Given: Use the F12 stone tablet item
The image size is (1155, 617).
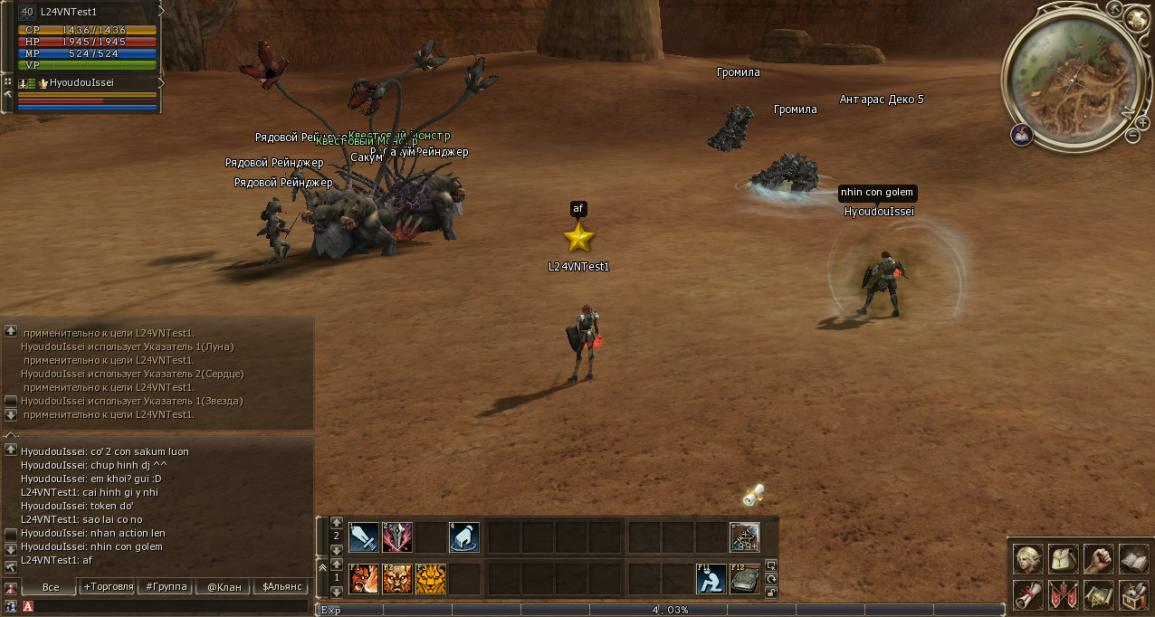Looking at the screenshot, I should pos(744,578).
